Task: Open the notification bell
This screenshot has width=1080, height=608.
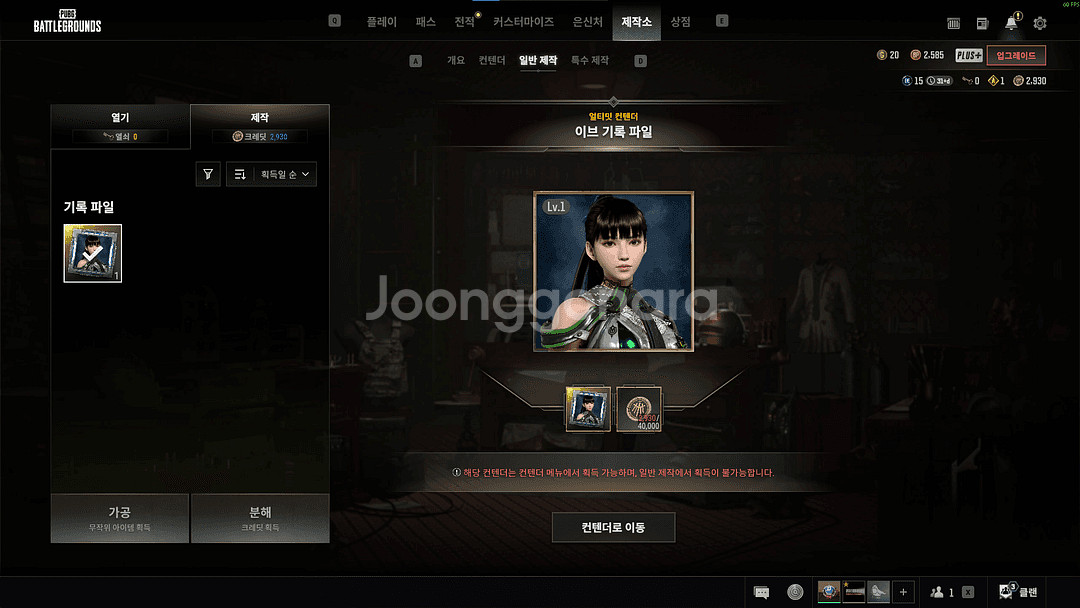Action: (1011, 23)
